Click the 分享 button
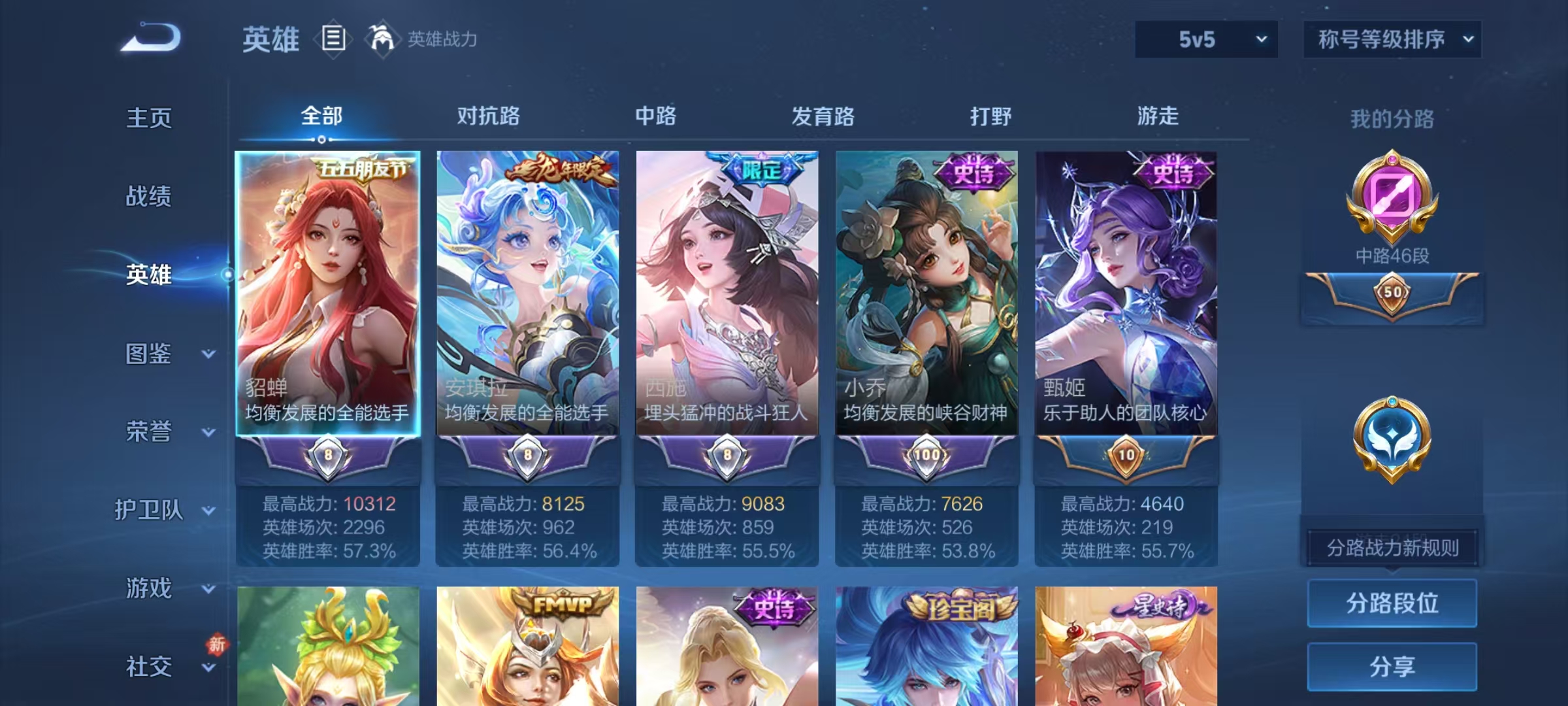The width and height of the screenshot is (1568, 706). [1392, 667]
